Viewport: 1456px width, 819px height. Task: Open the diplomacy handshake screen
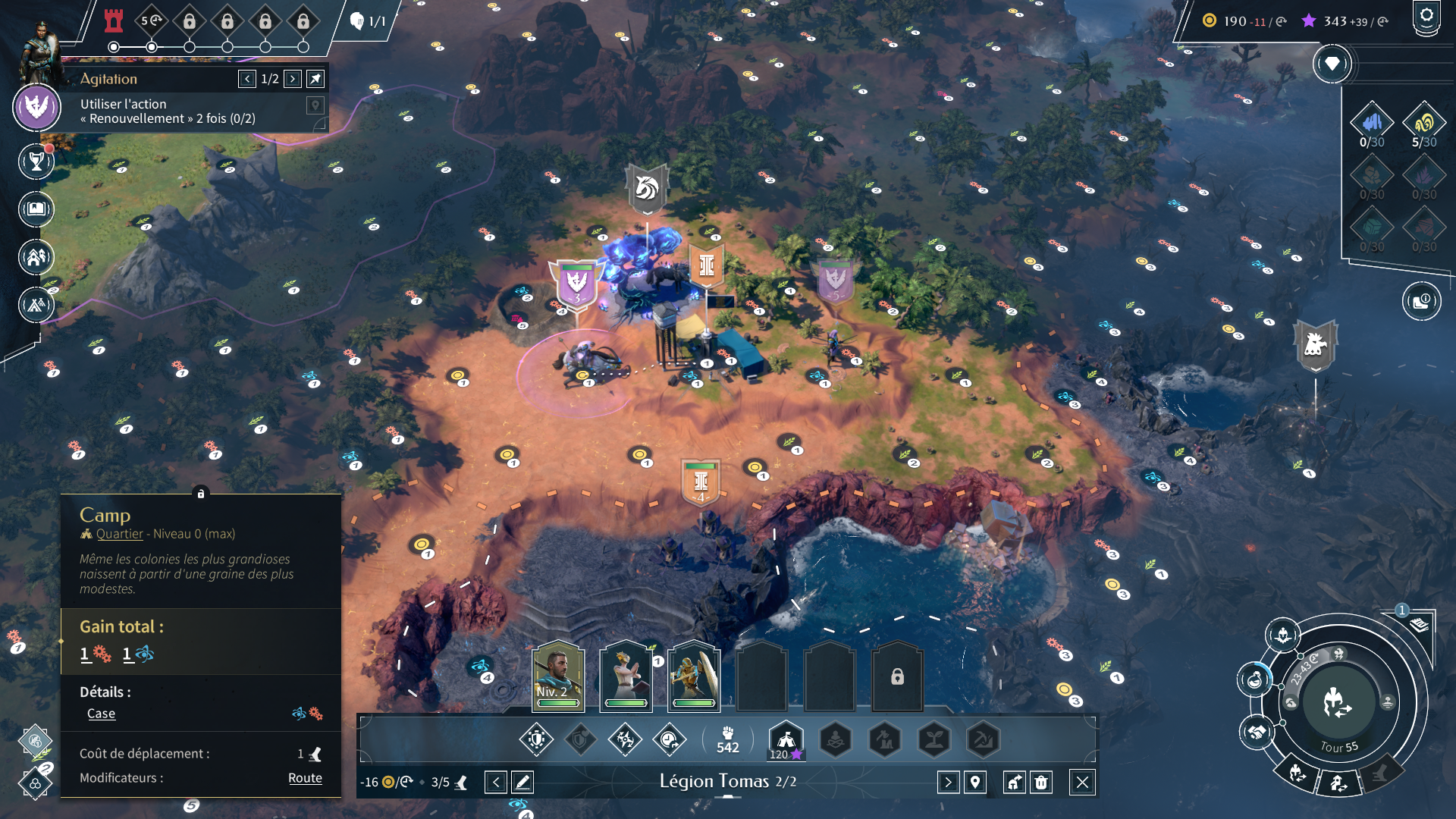[1257, 733]
